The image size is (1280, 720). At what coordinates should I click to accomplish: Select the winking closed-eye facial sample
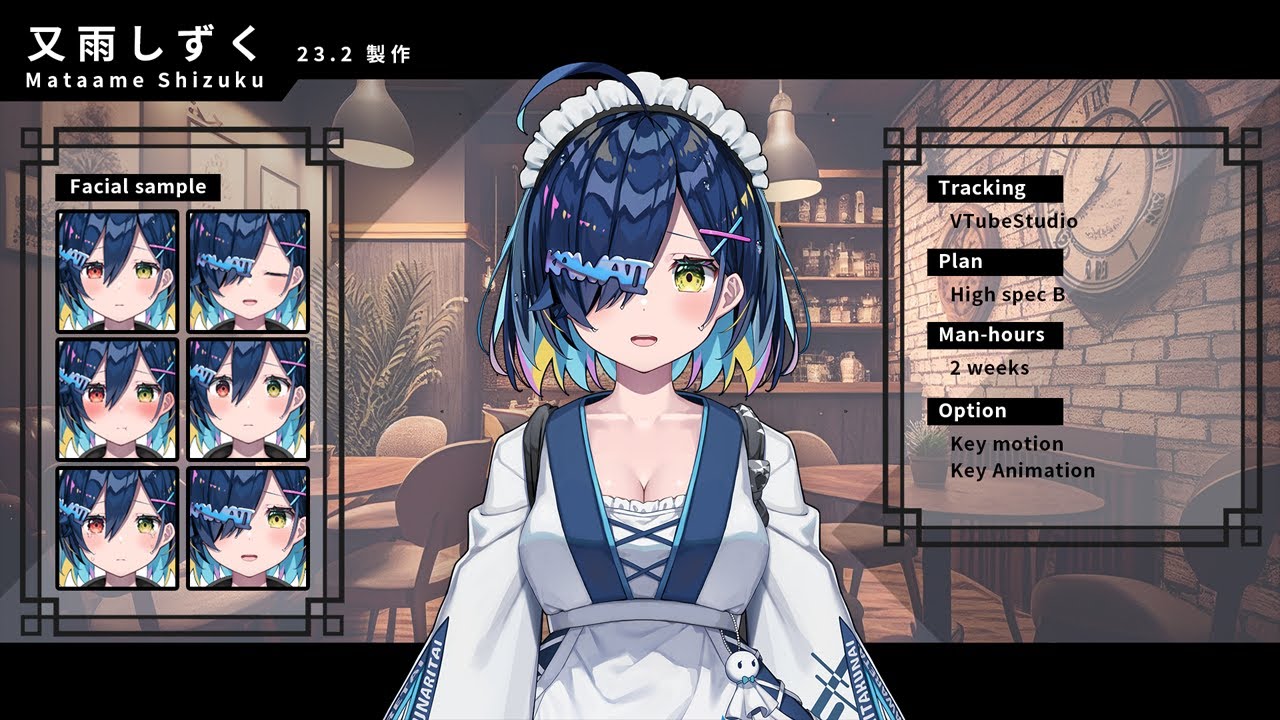click(248, 270)
